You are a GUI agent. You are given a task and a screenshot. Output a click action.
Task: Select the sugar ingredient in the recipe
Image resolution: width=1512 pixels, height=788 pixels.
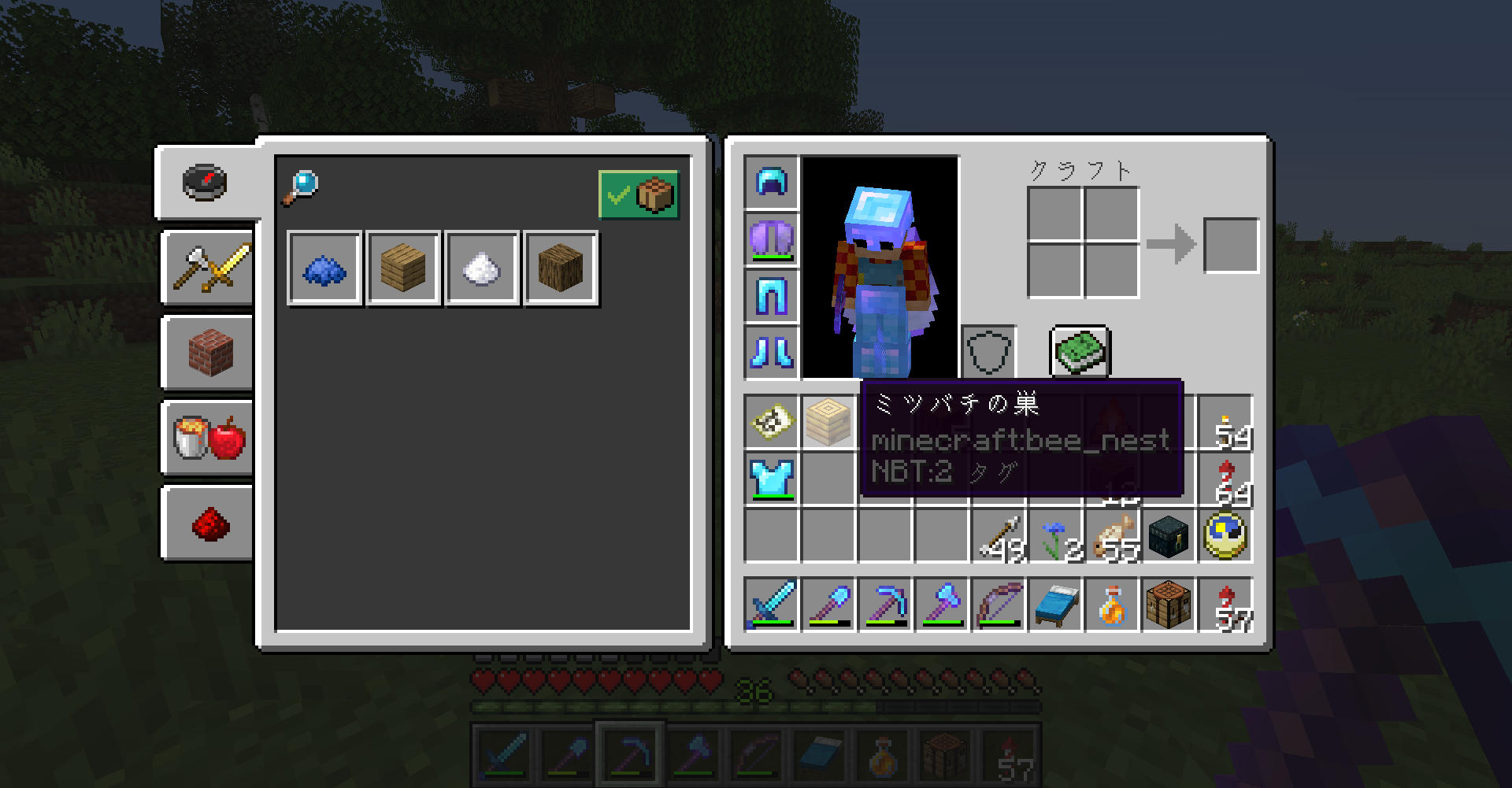pos(482,268)
